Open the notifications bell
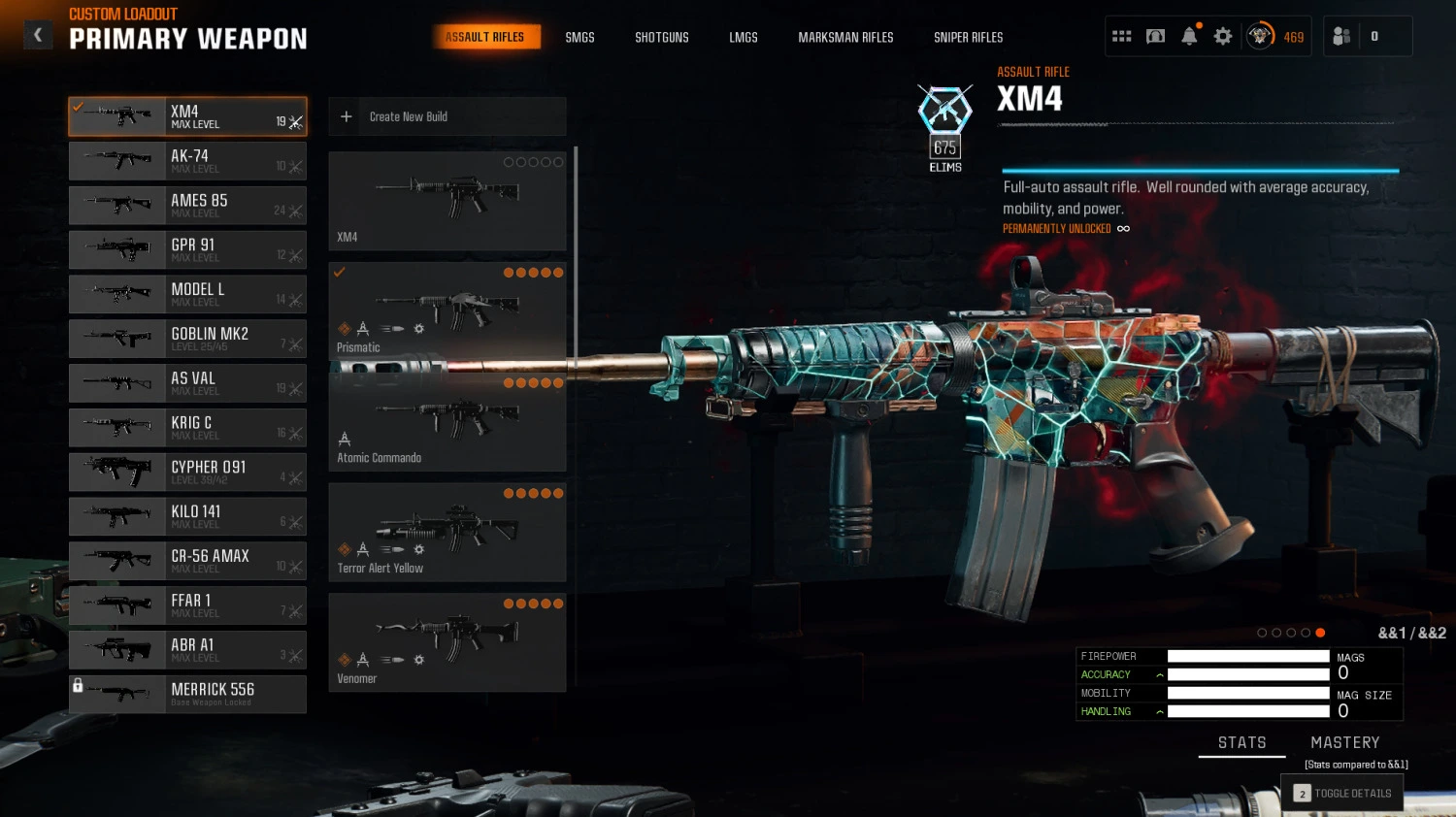This screenshot has height=817, width=1456. pos(1189,37)
